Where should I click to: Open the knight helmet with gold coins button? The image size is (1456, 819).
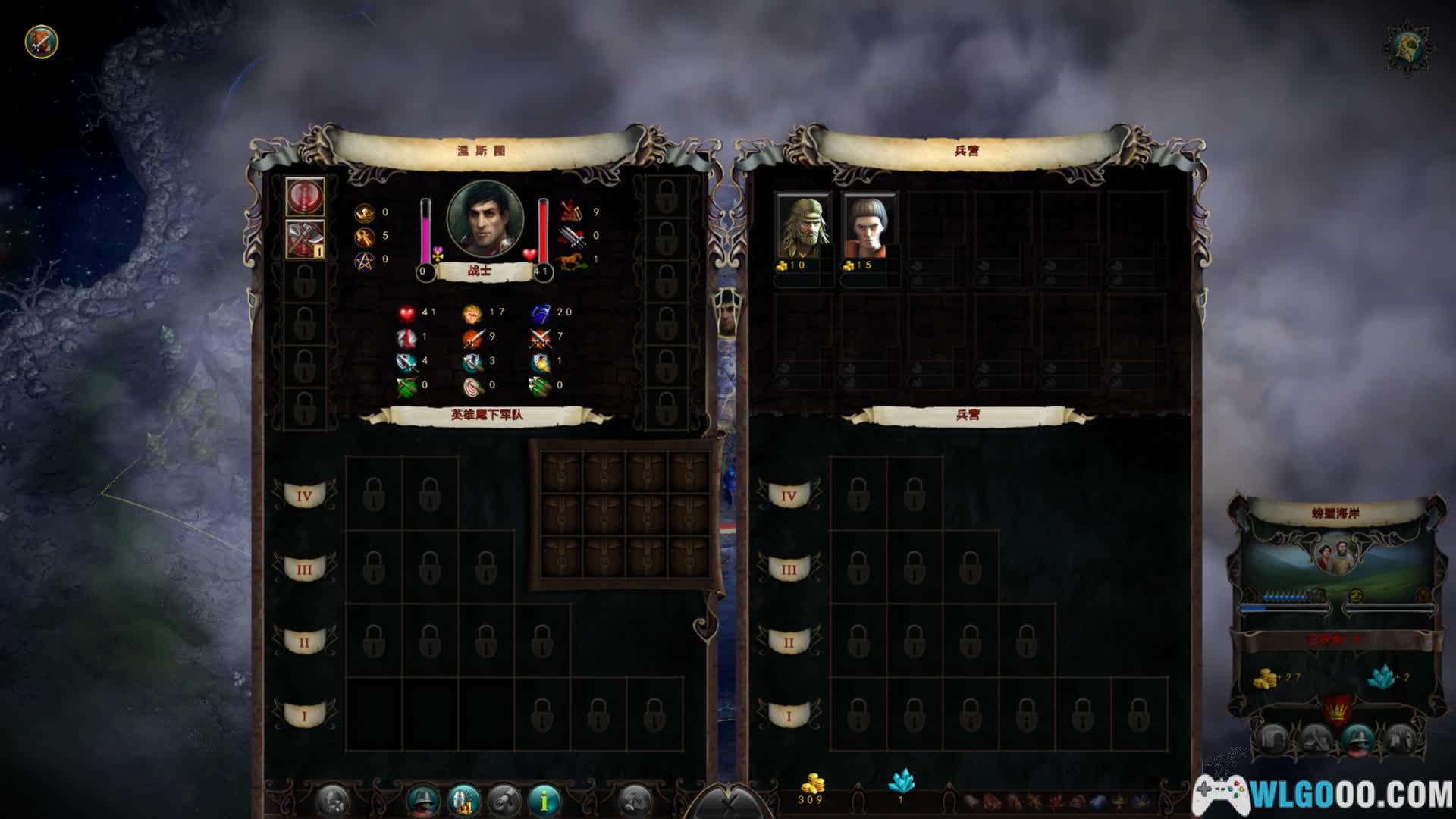(464, 799)
